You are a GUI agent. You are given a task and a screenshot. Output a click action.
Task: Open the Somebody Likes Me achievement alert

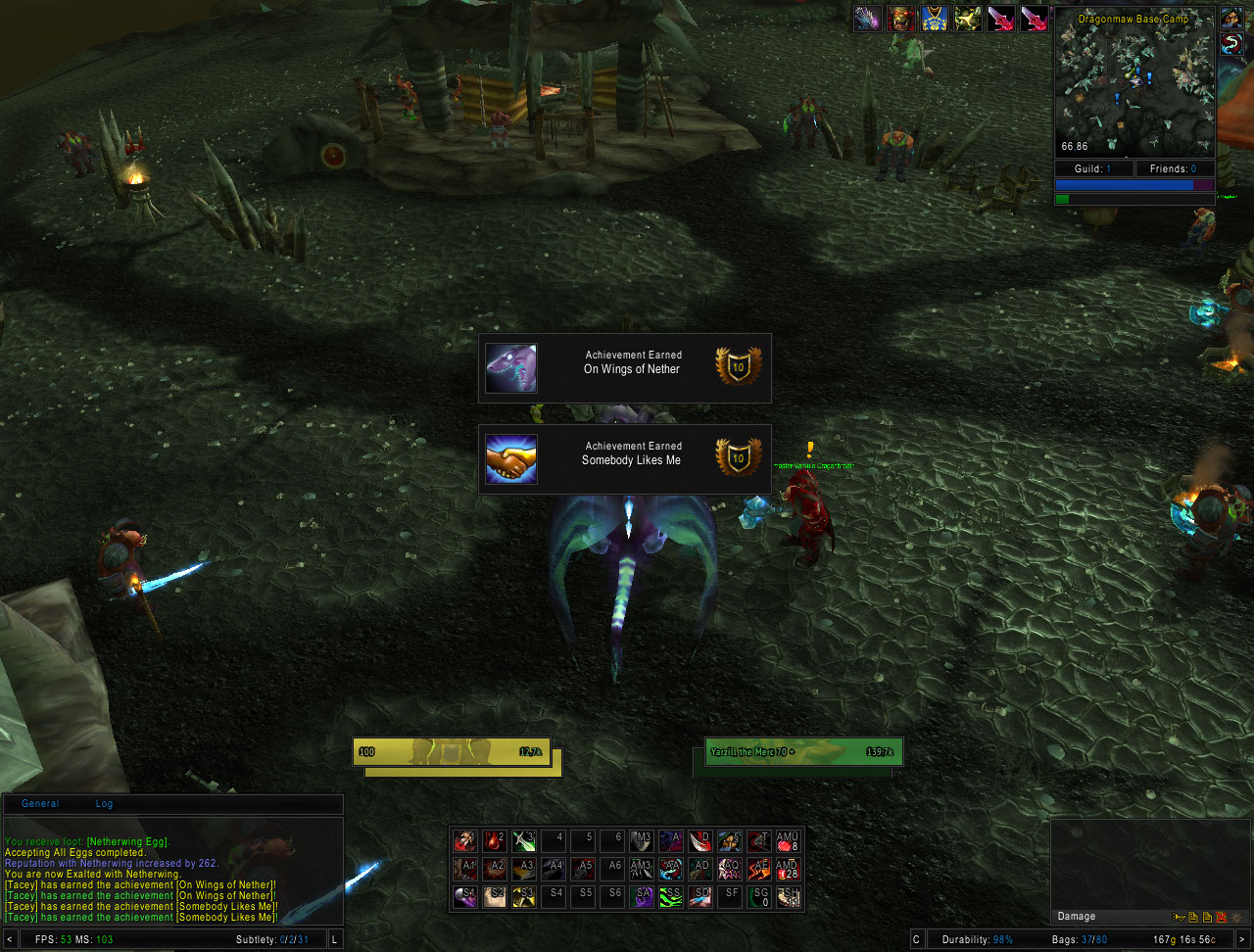(624, 459)
